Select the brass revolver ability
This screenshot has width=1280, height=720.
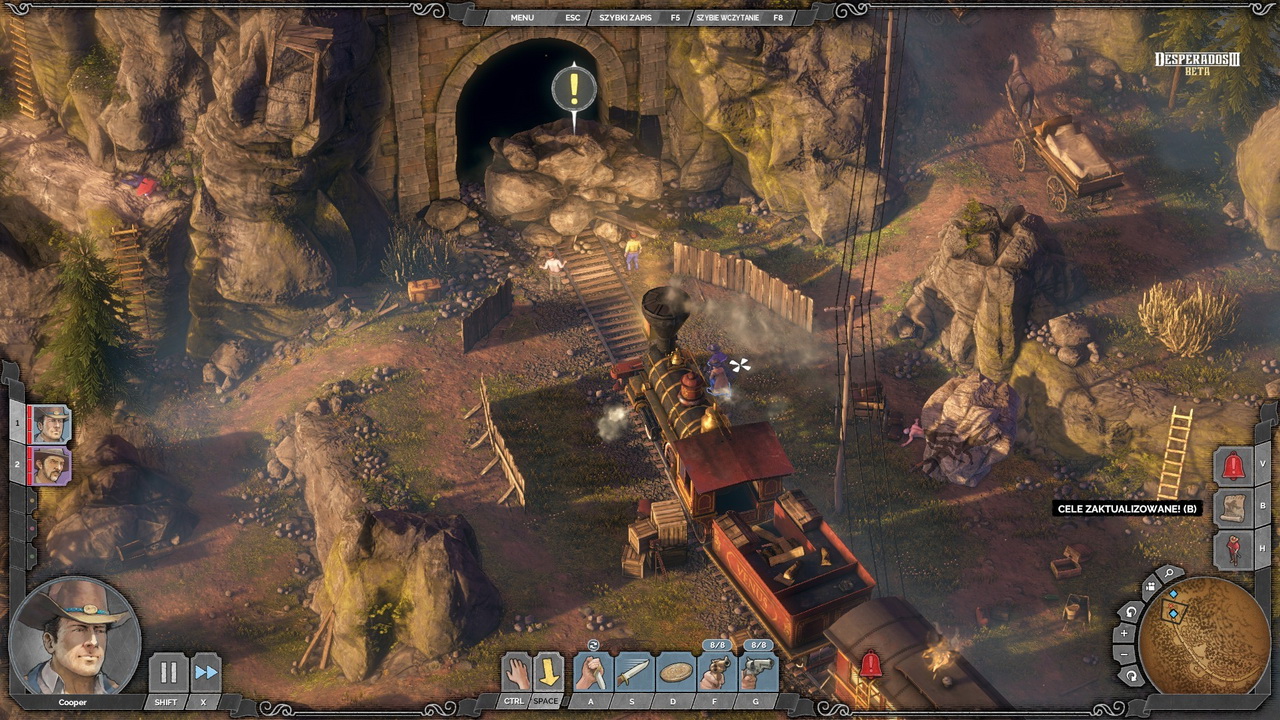pos(717,672)
